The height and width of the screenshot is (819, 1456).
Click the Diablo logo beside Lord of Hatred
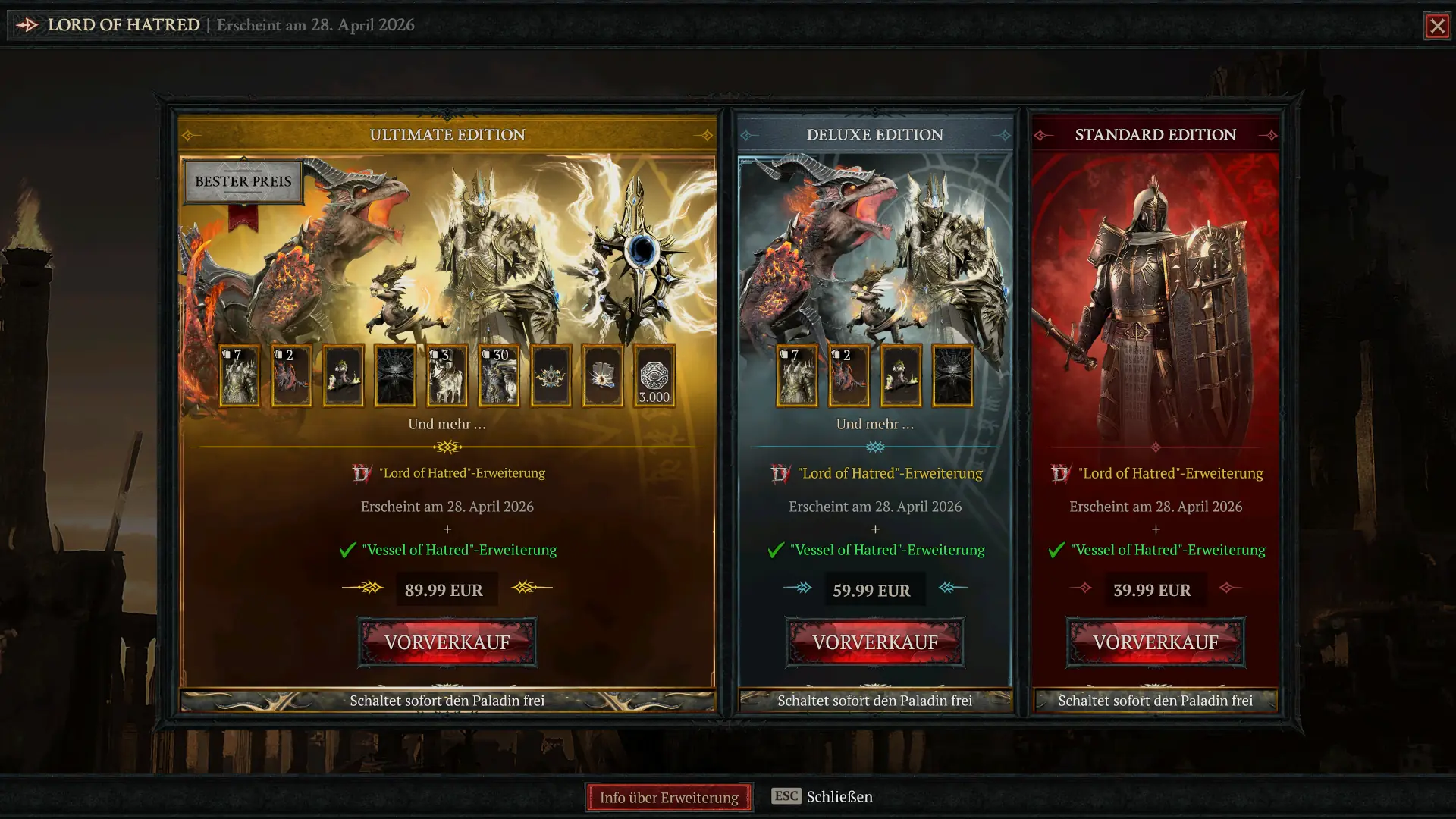pyautogui.click(x=27, y=24)
